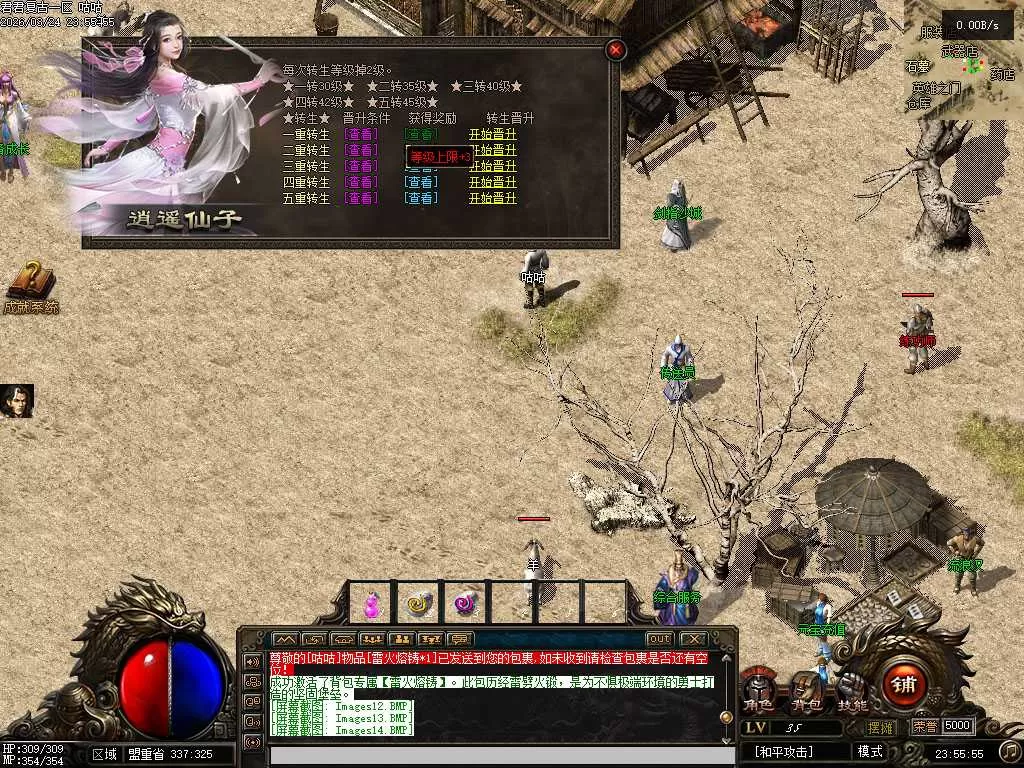
Task: Open the 技能 skills panel
Action: pos(851,691)
